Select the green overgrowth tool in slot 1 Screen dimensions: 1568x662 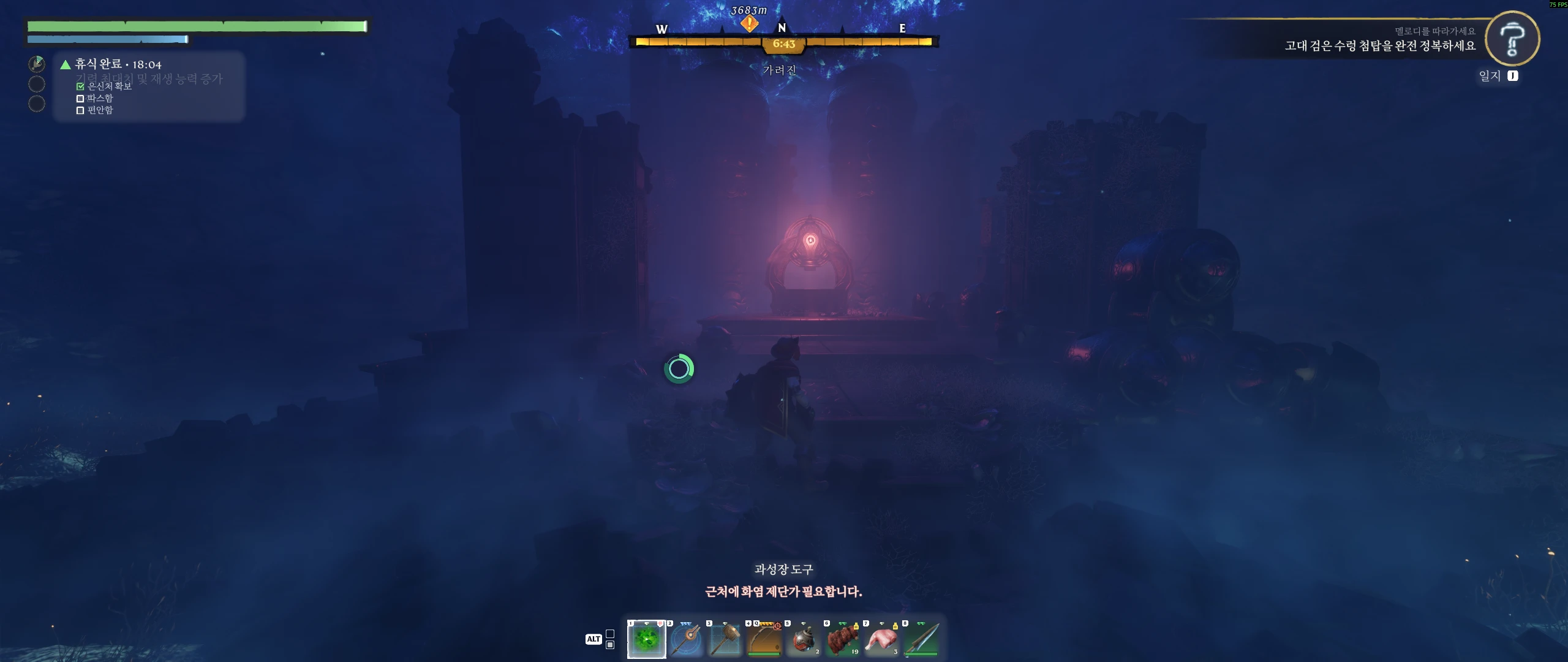646,639
